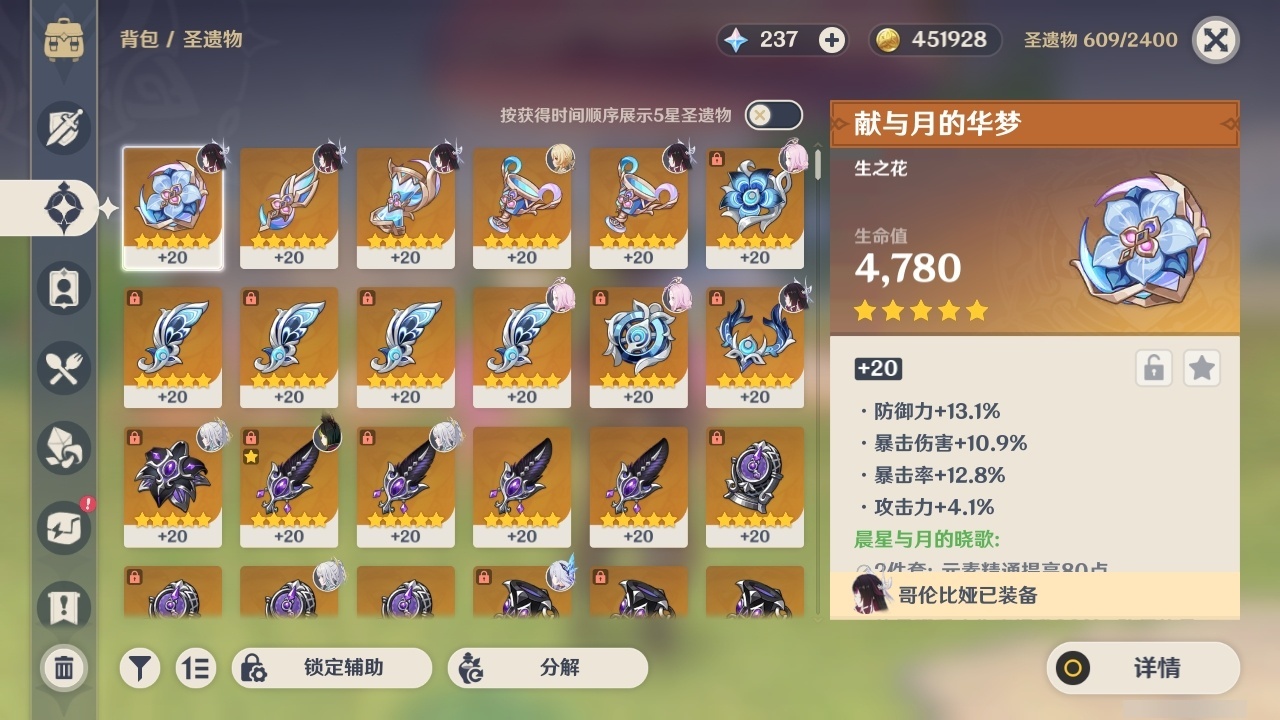This screenshot has width=1280, height=720.
Task: Click the backpack icon at top of sidebar
Action: click(x=63, y=40)
